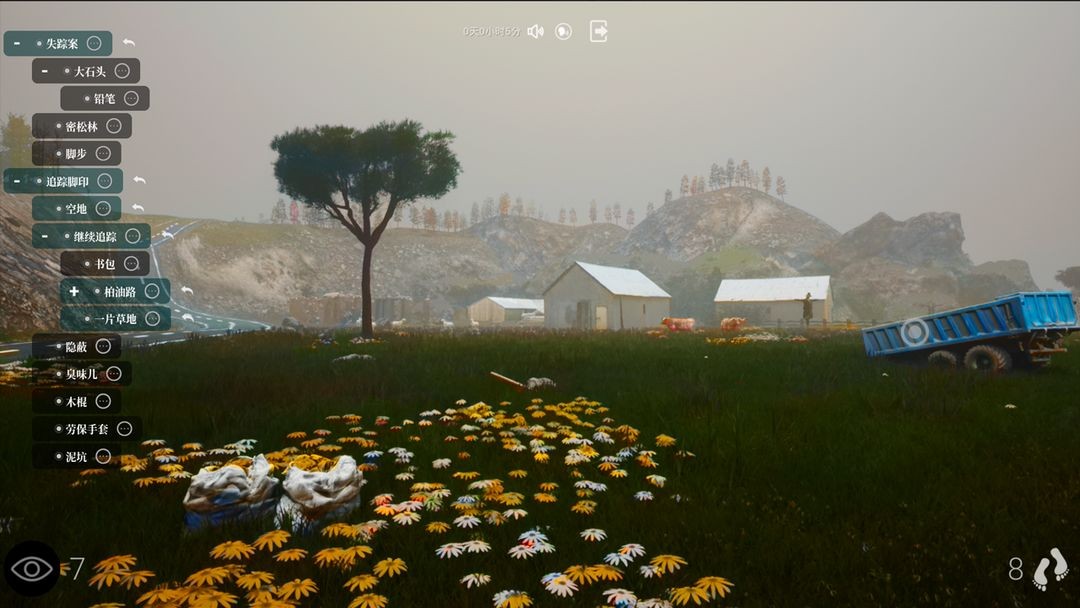Select the 木棍 clue entry
Viewport: 1080px width, 608px height.
click(x=76, y=401)
